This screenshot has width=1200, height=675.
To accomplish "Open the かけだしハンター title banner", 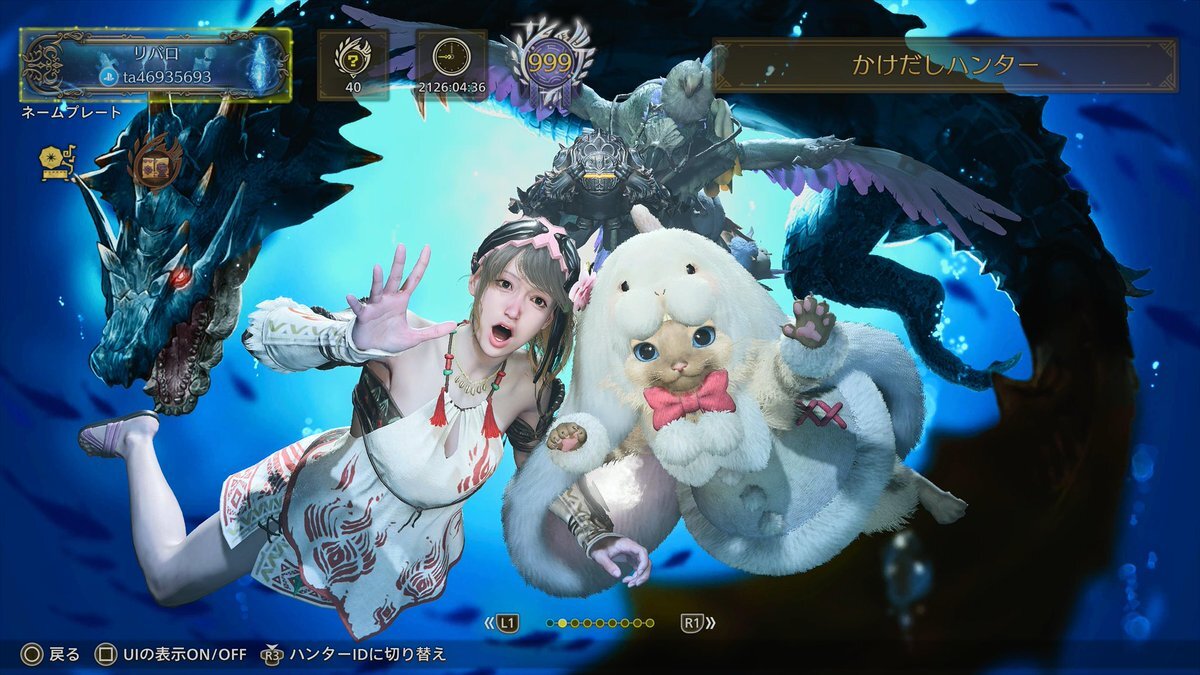I will [945, 66].
